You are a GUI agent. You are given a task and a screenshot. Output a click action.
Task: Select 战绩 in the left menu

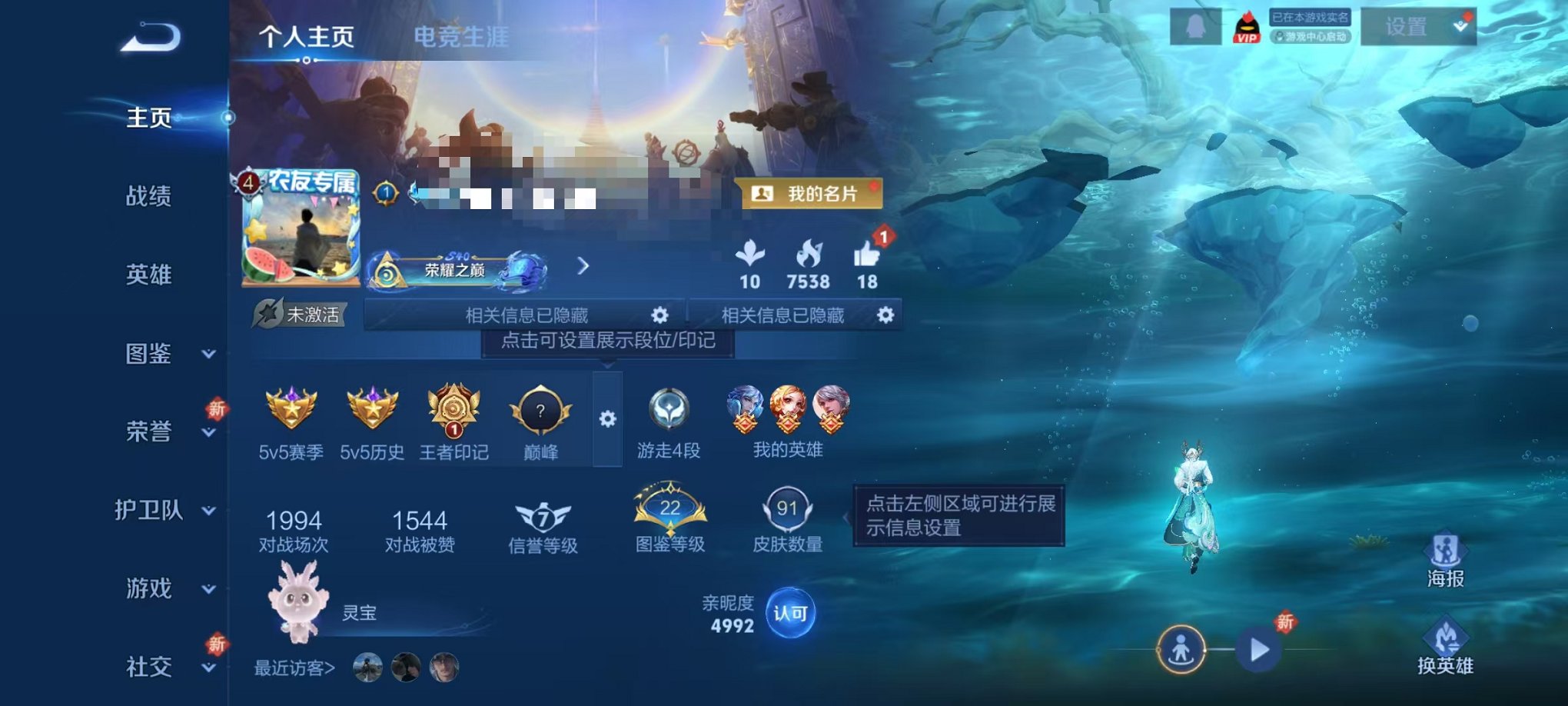pyautogui.click(x=148, y=198)
